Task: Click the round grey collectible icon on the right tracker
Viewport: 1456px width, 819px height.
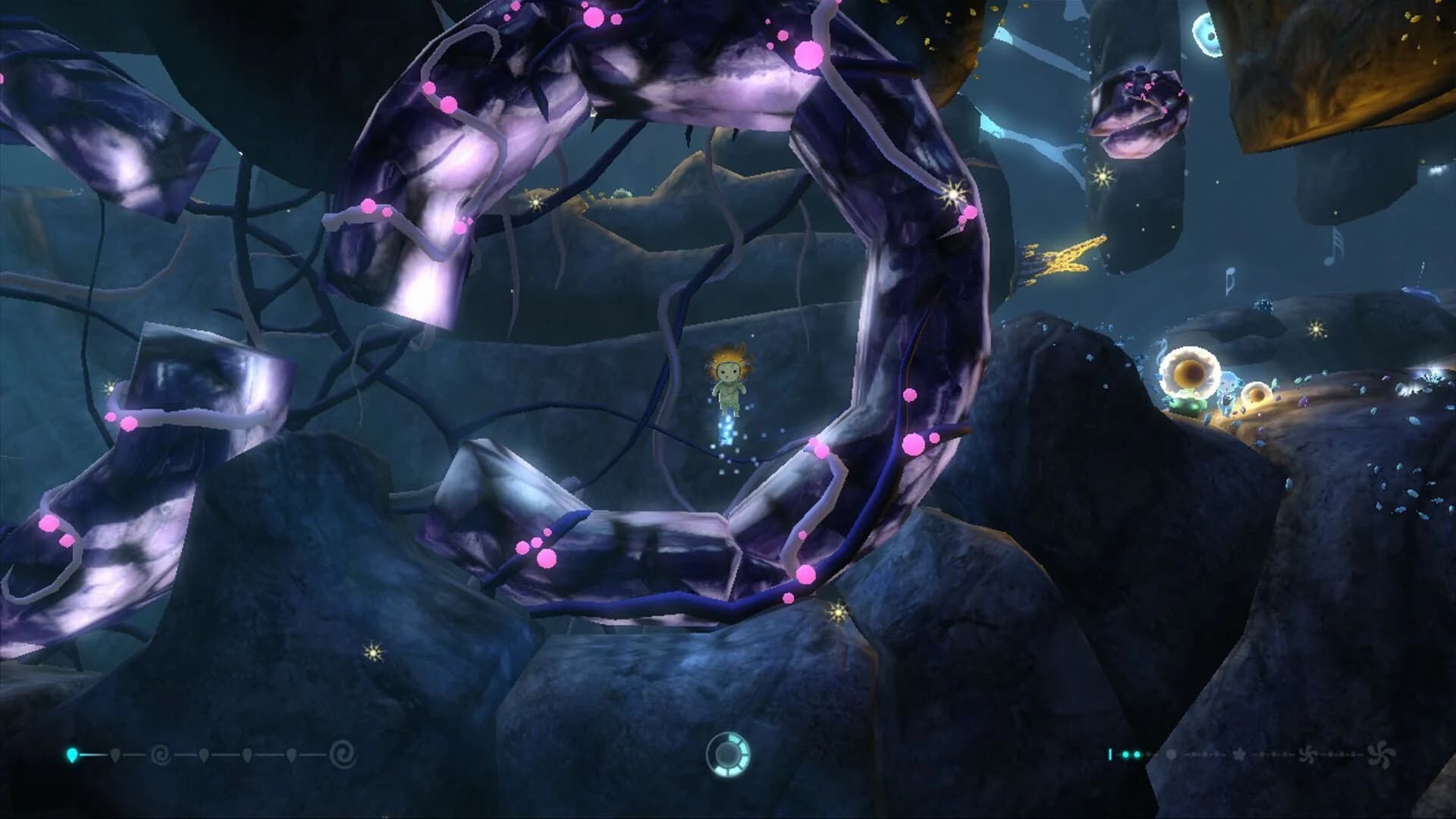Action: [x=1172, y=755]
